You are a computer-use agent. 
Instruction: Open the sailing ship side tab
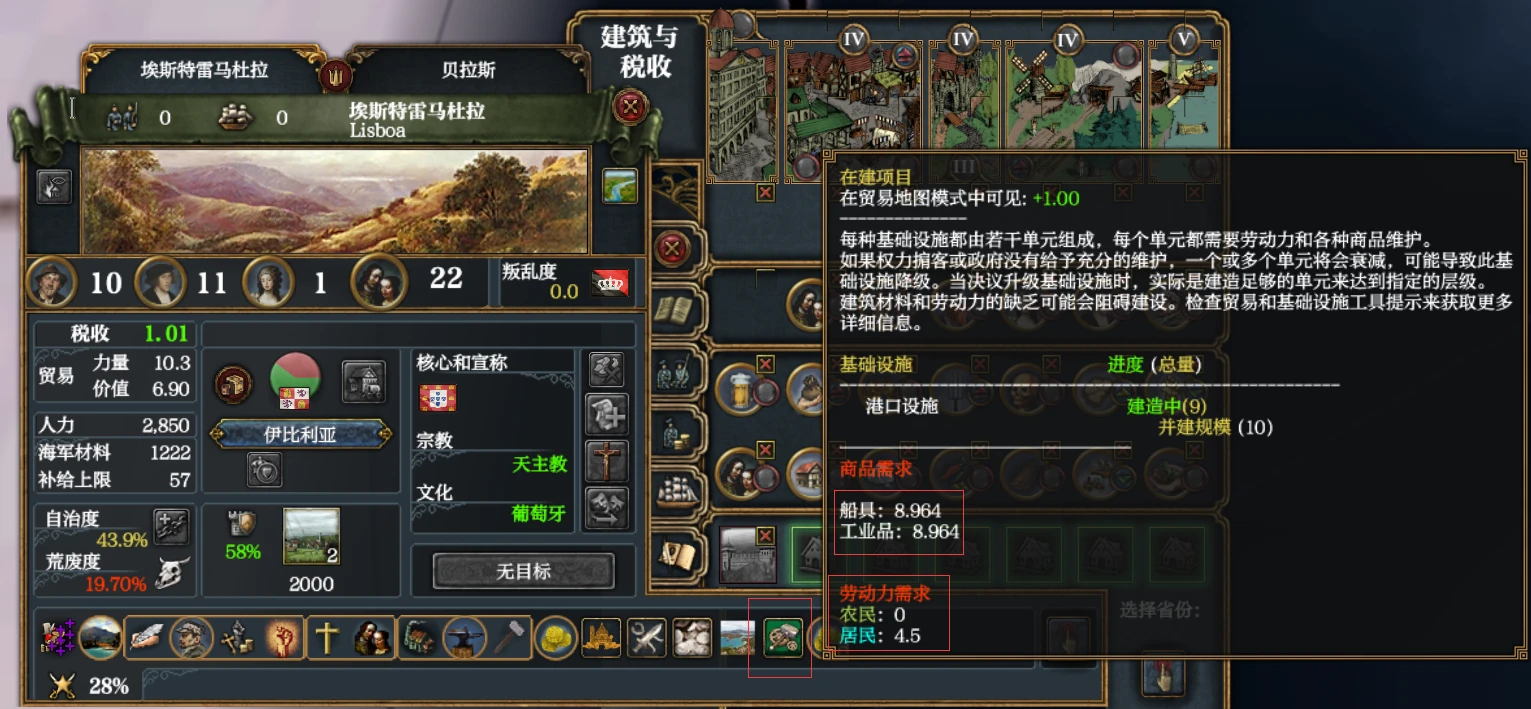point(676,490)
